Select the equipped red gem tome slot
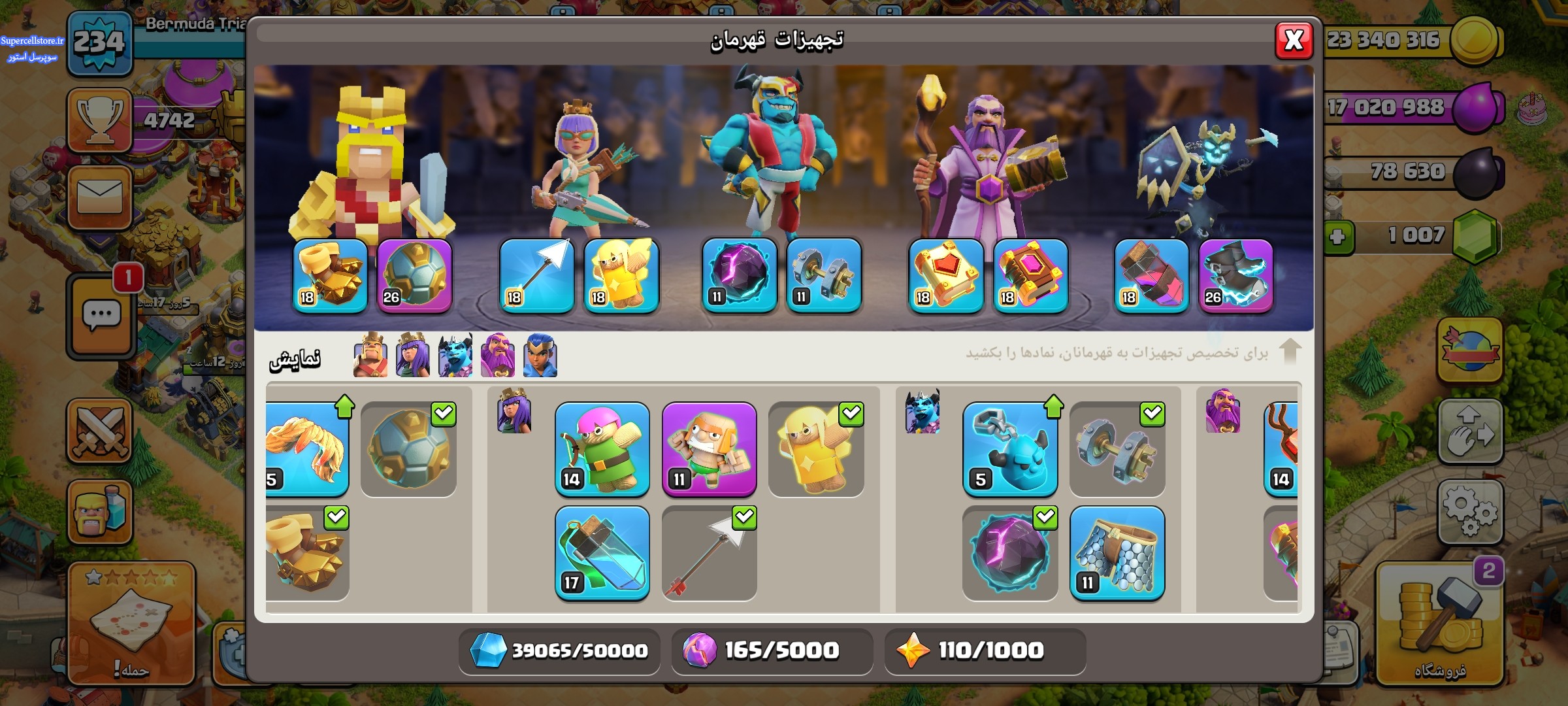 (945, 275)
